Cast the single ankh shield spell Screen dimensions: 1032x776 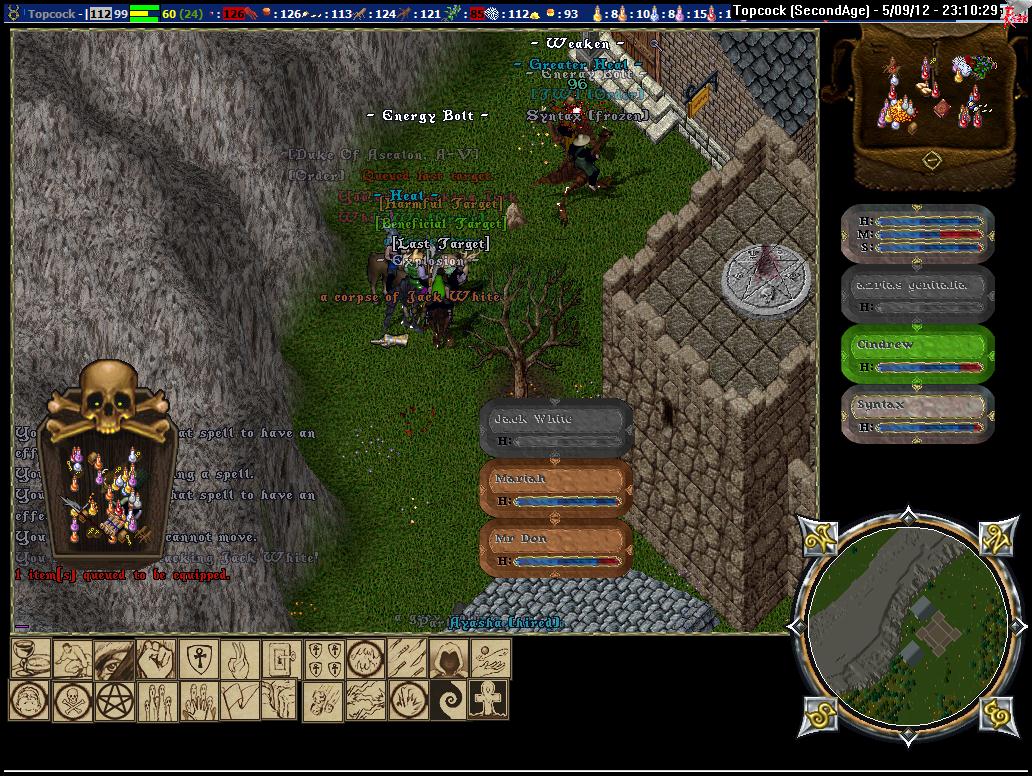point(197,659)
